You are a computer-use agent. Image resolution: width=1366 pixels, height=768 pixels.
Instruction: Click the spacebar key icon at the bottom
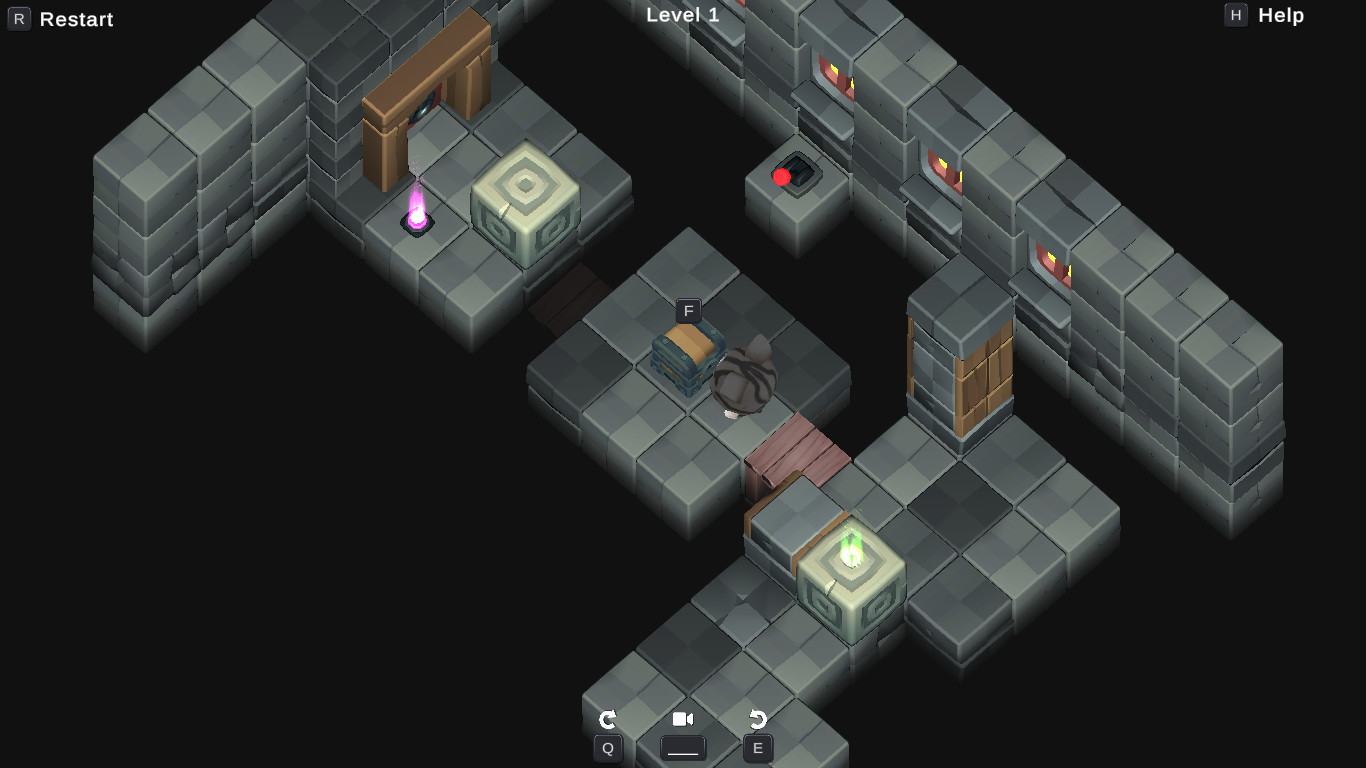pos(683,747)
